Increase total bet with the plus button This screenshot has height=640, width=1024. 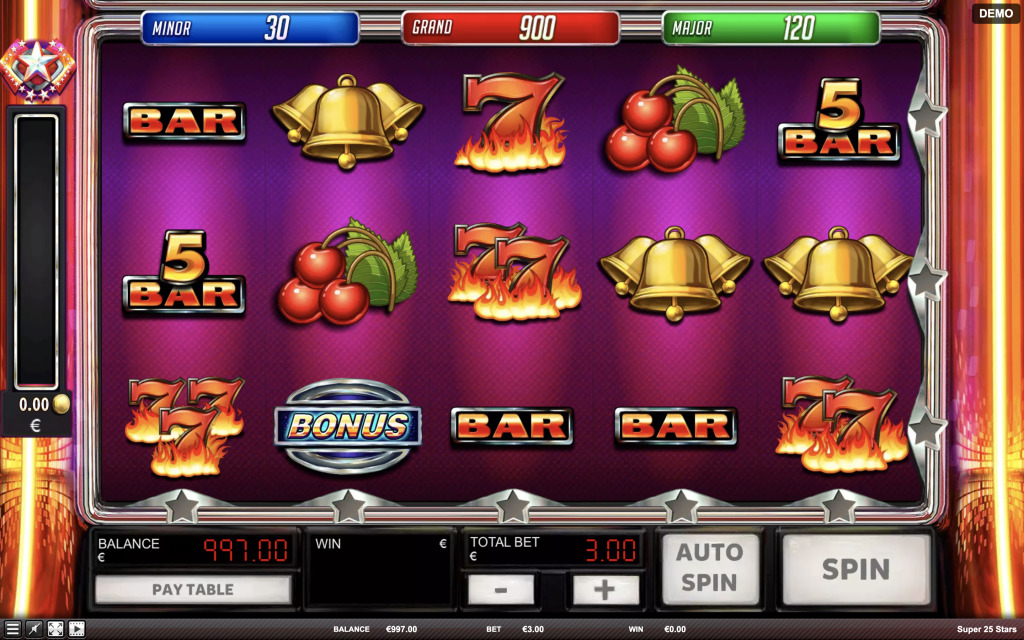(604, 589)
